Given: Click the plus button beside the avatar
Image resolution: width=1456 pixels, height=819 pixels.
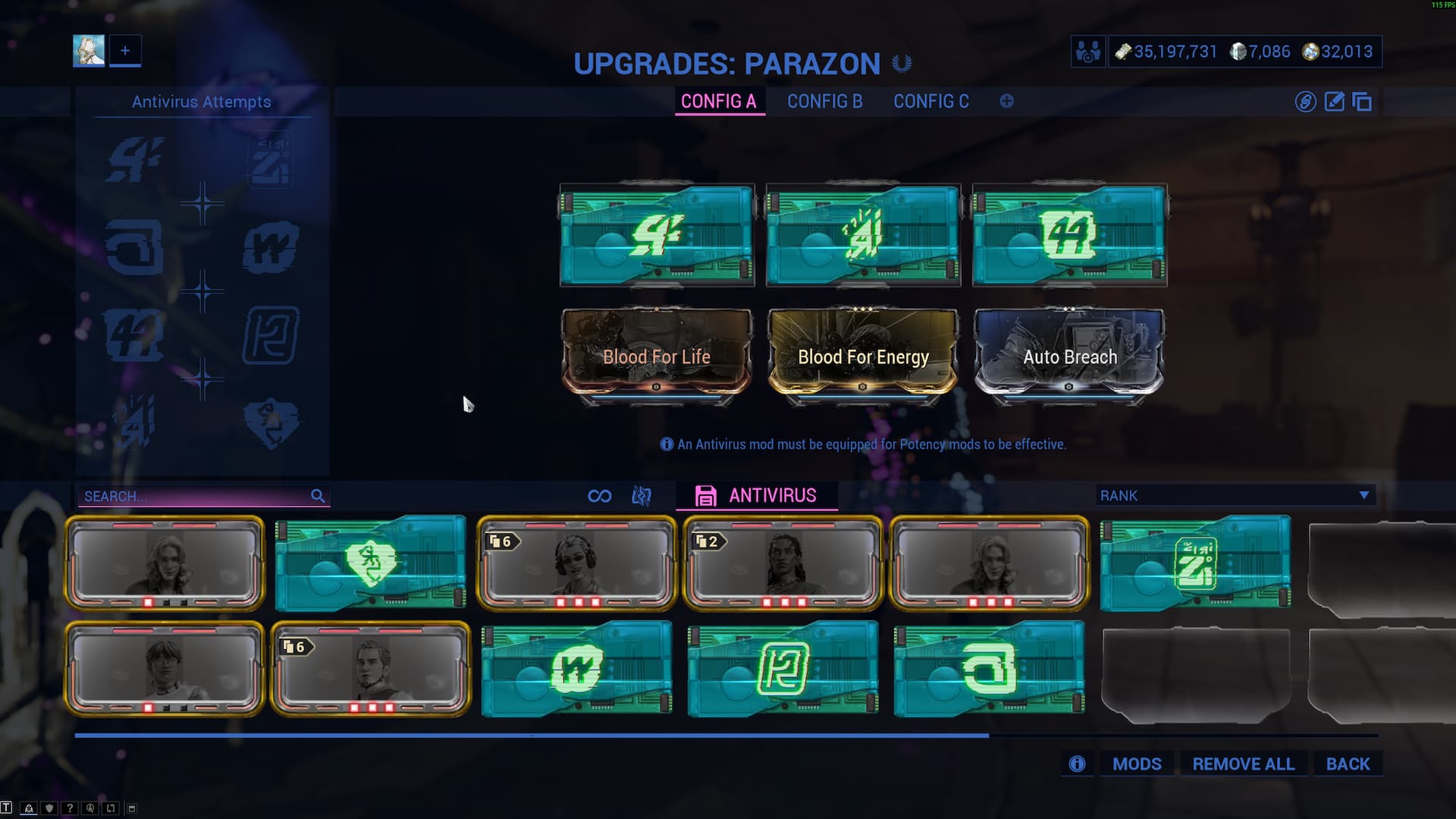Looking at the screenshot, I should coord(125,51).
